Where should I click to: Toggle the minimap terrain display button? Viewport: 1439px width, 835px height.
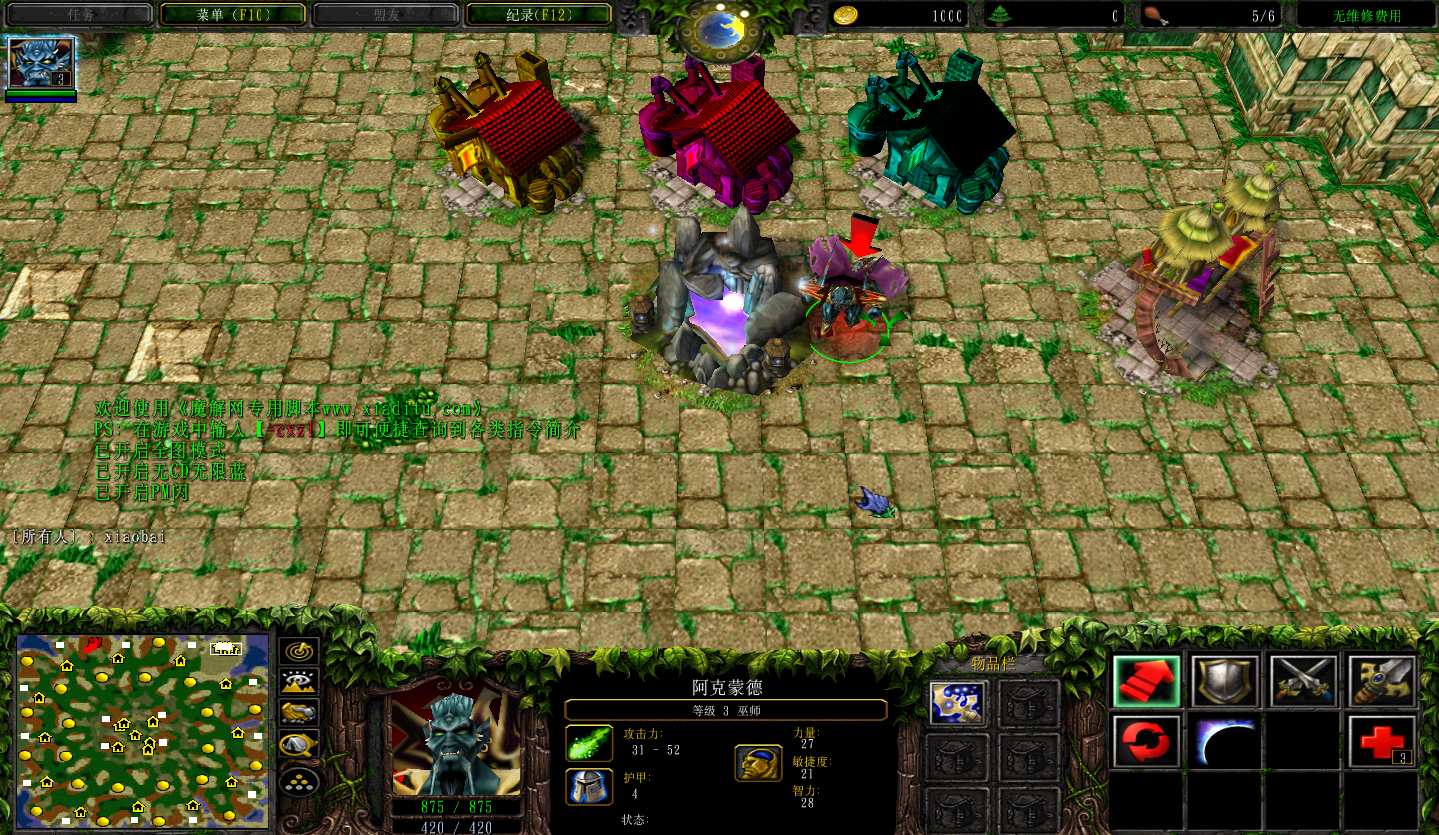click(x=299, y=682)
